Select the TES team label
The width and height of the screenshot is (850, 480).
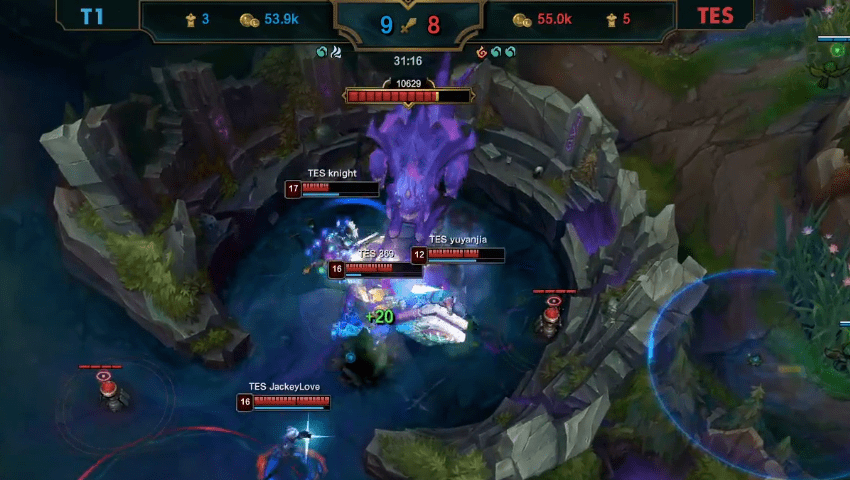tap(715, 17)
